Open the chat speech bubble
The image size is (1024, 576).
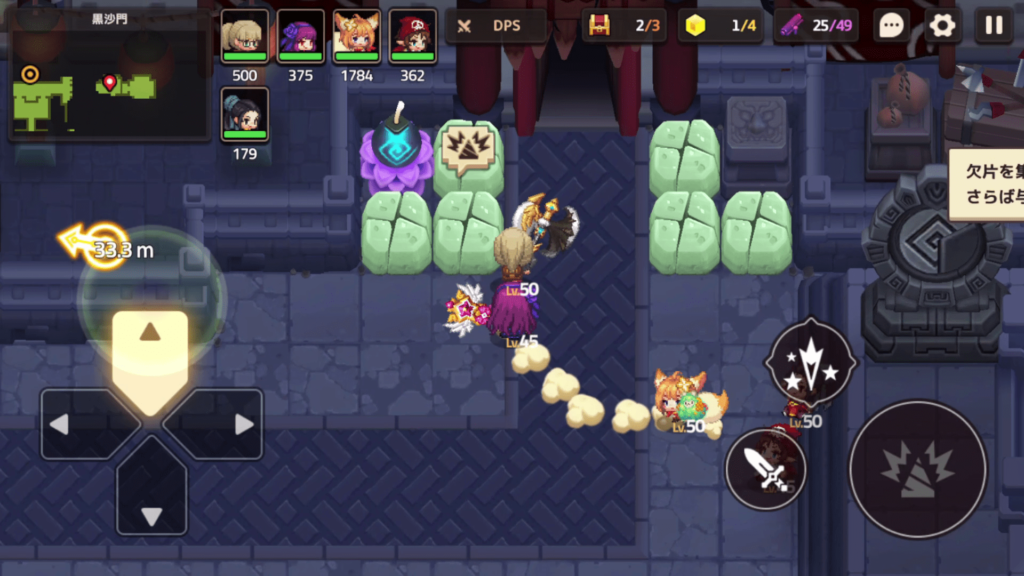(891, 26)
